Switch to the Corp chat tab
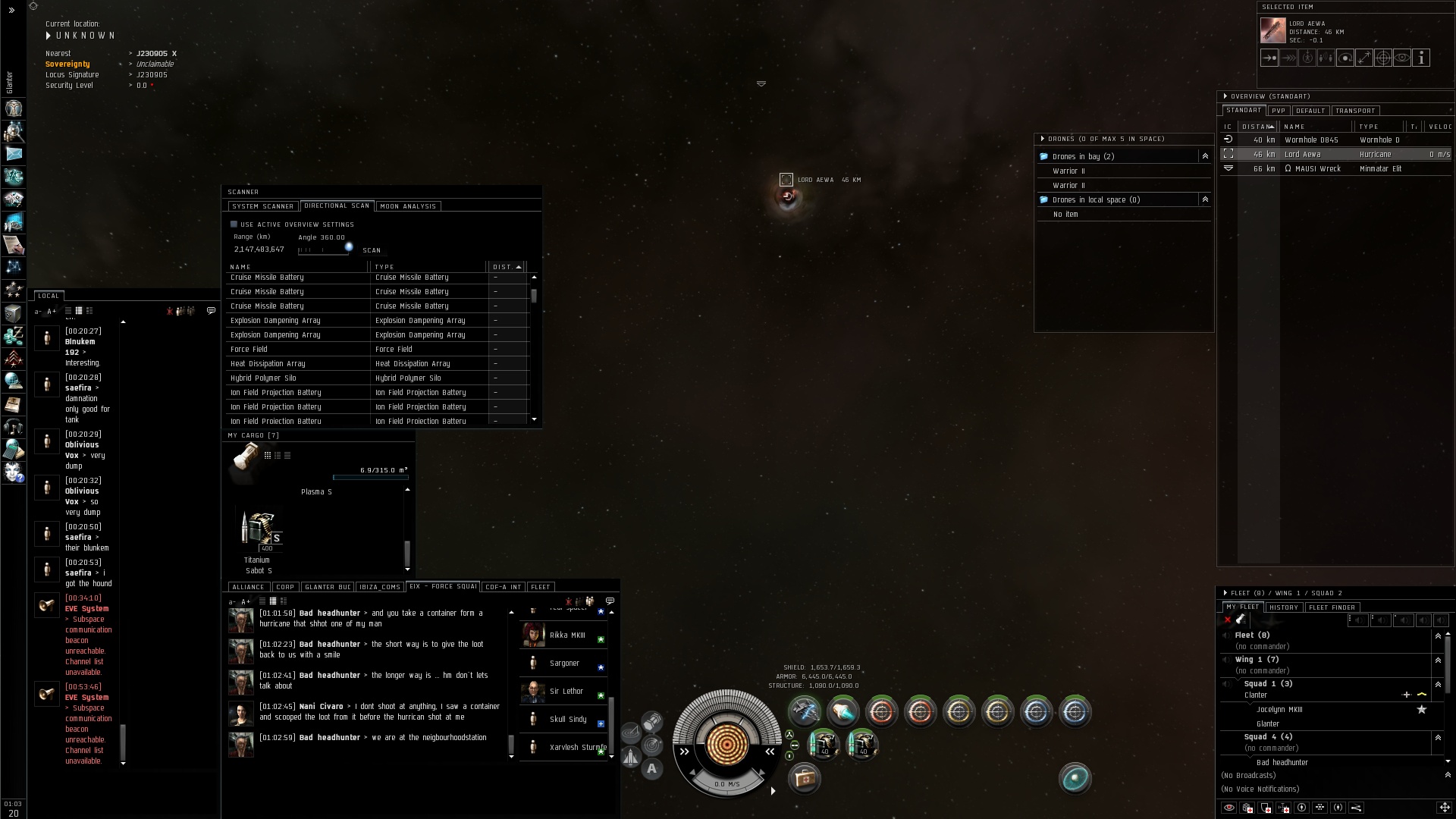 285,587
